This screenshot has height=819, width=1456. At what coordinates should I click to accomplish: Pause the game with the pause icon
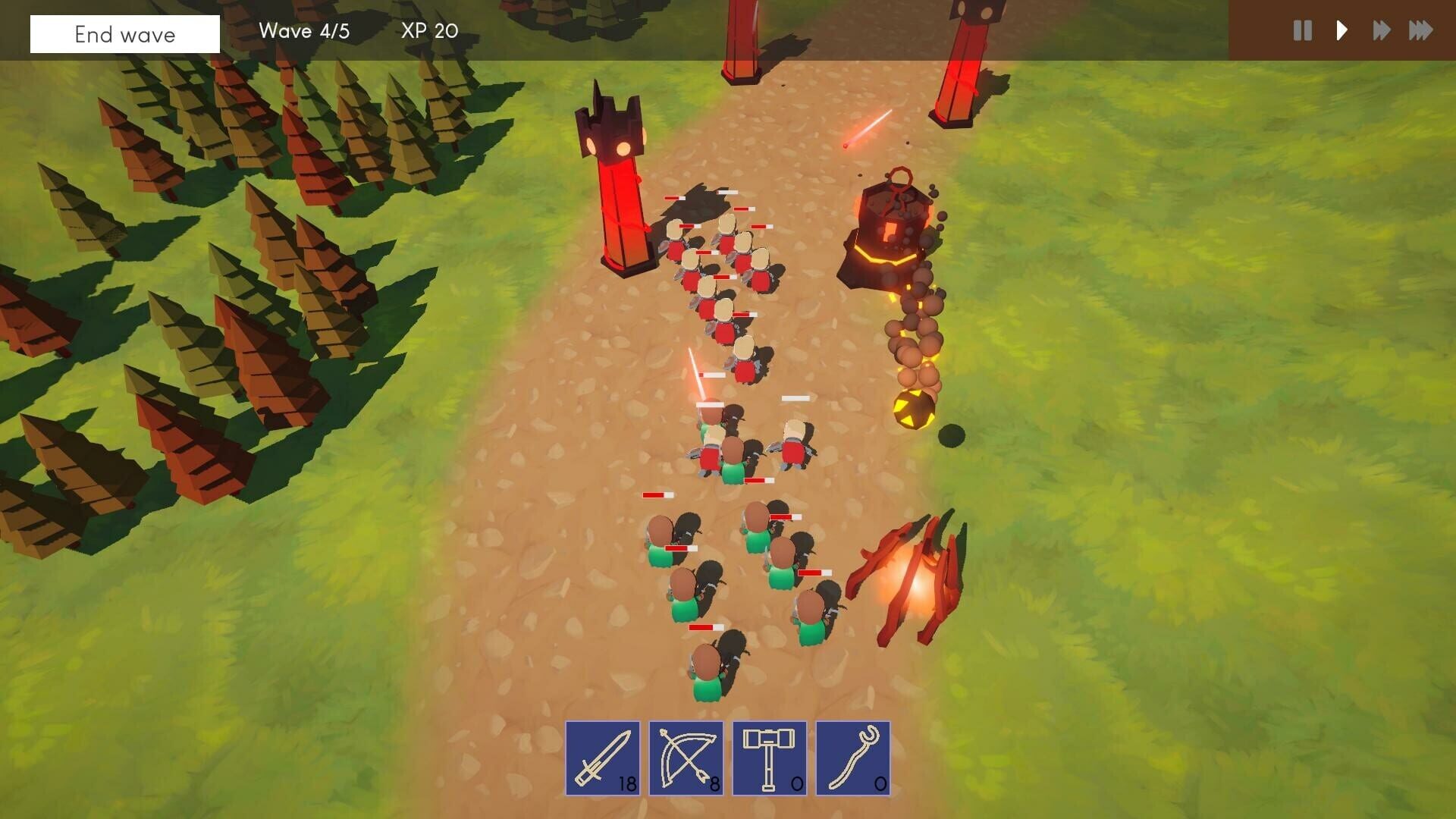(1302, 31)
